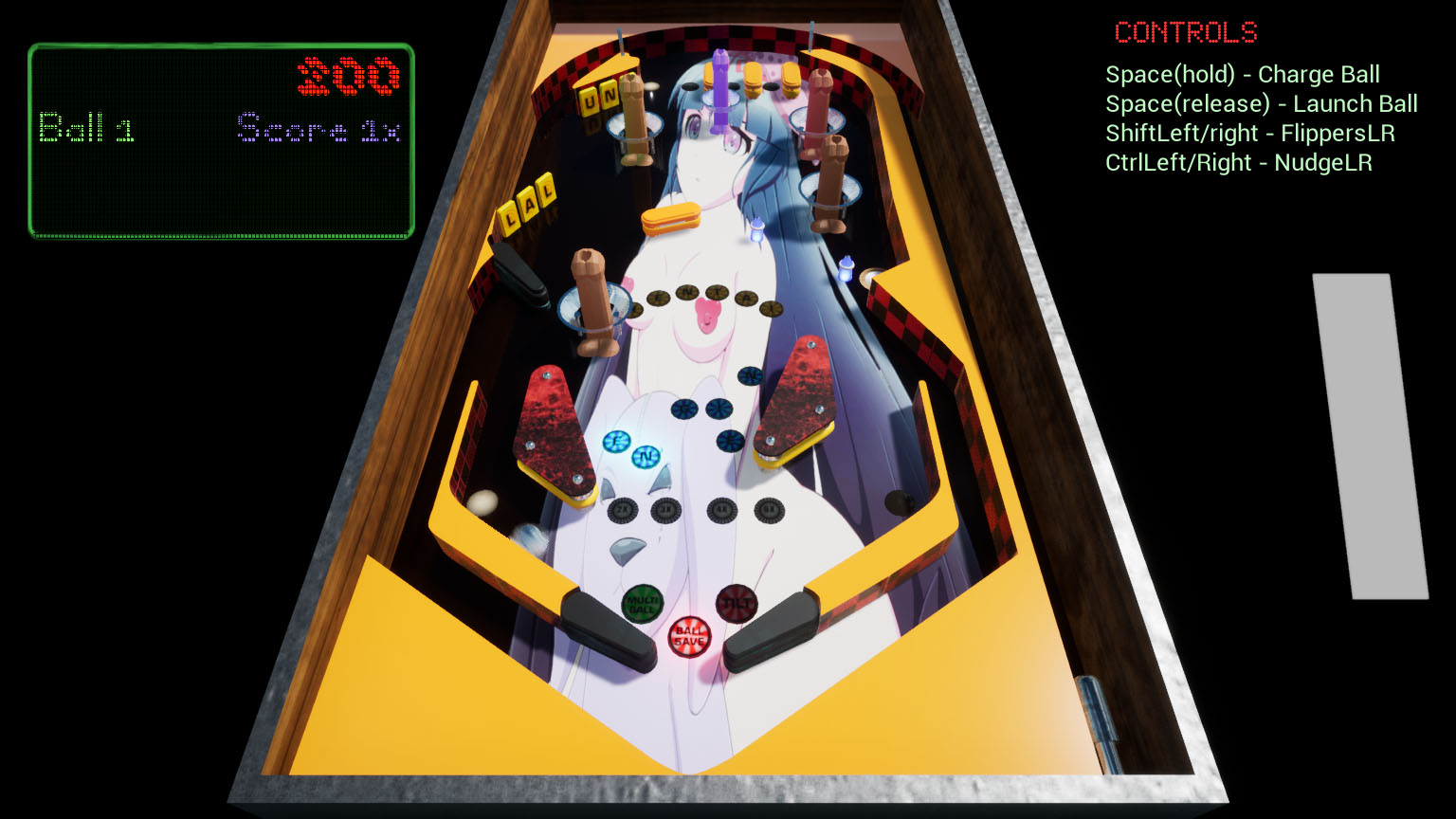Viewport: 1456px width, 819px height.
Task: Click the H rollover light in HENTAI row
Action: (x=636, y=308)
